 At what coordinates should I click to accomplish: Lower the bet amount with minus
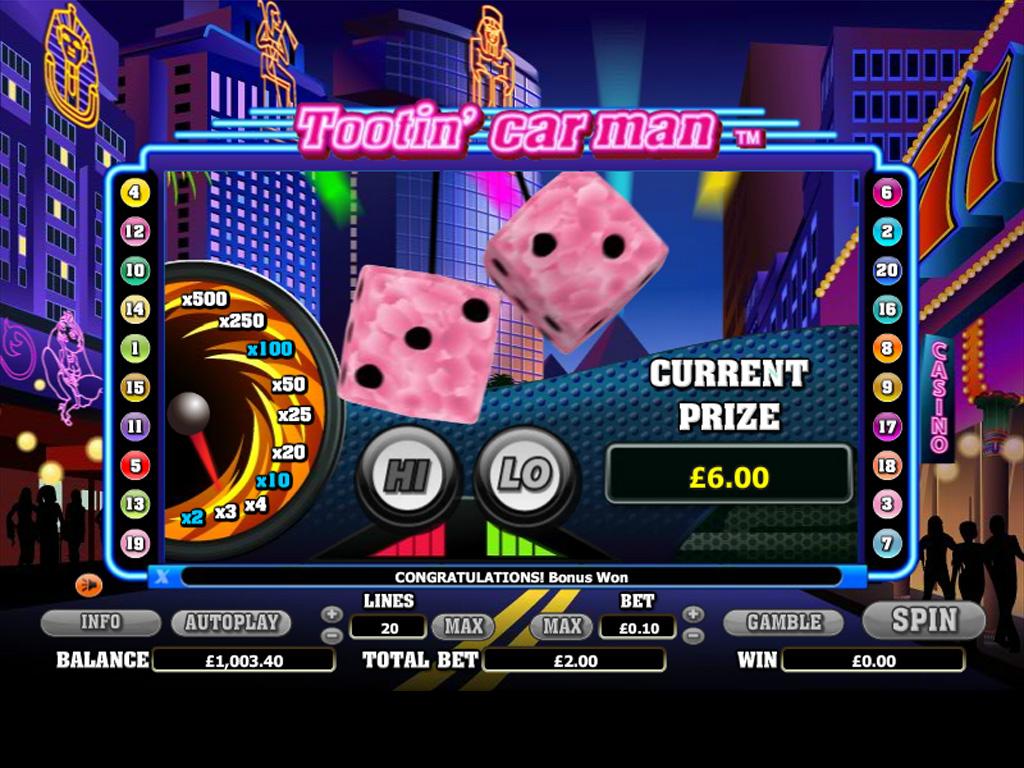point(693,635)
